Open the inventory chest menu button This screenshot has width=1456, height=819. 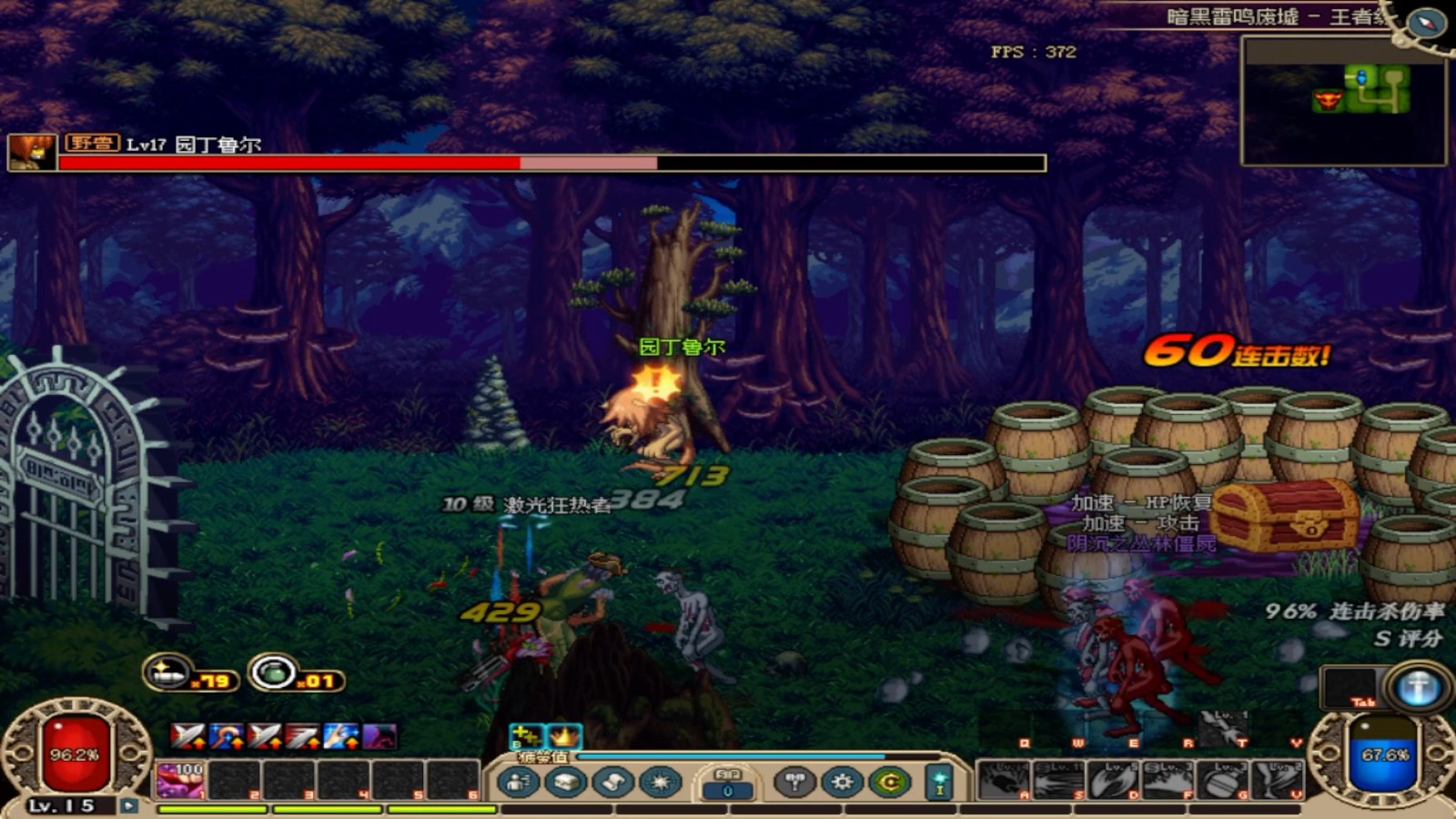(x=565, y=782)
